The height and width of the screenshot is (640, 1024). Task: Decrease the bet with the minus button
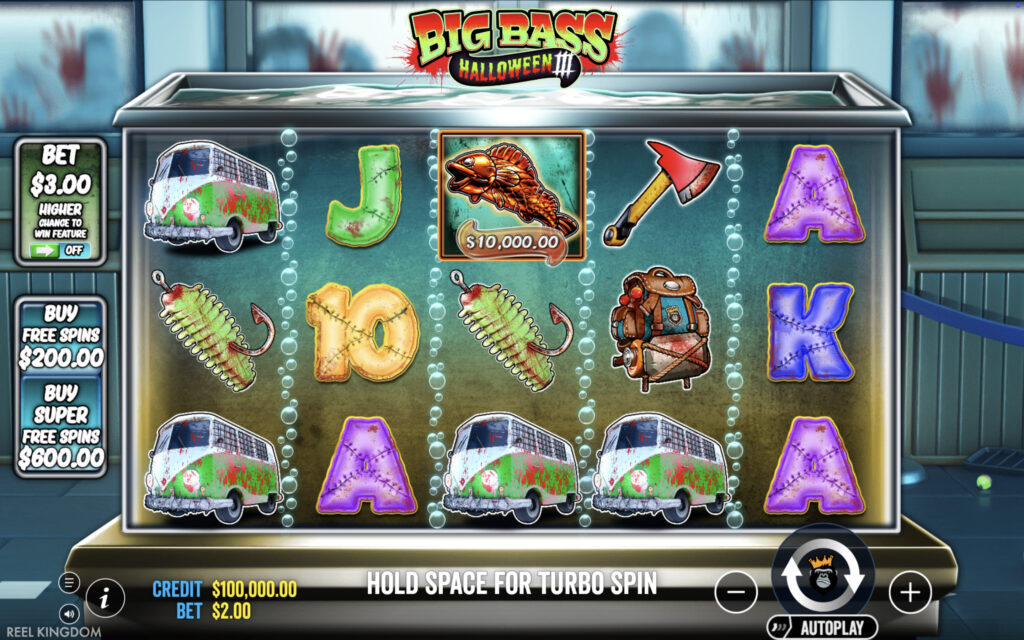pyautogui.click(x=735, y=592)
